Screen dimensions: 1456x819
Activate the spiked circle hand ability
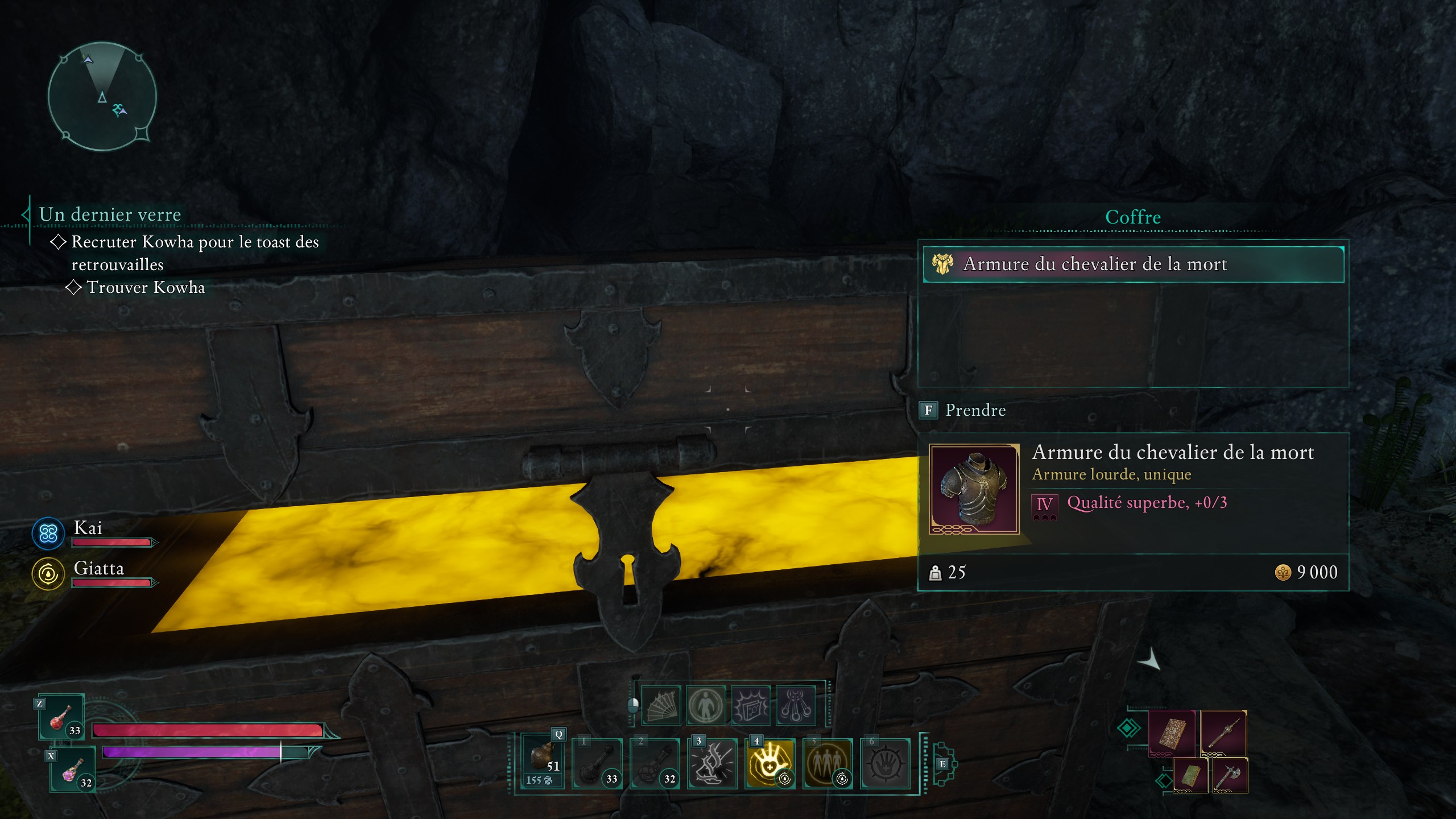pos(884,763)
